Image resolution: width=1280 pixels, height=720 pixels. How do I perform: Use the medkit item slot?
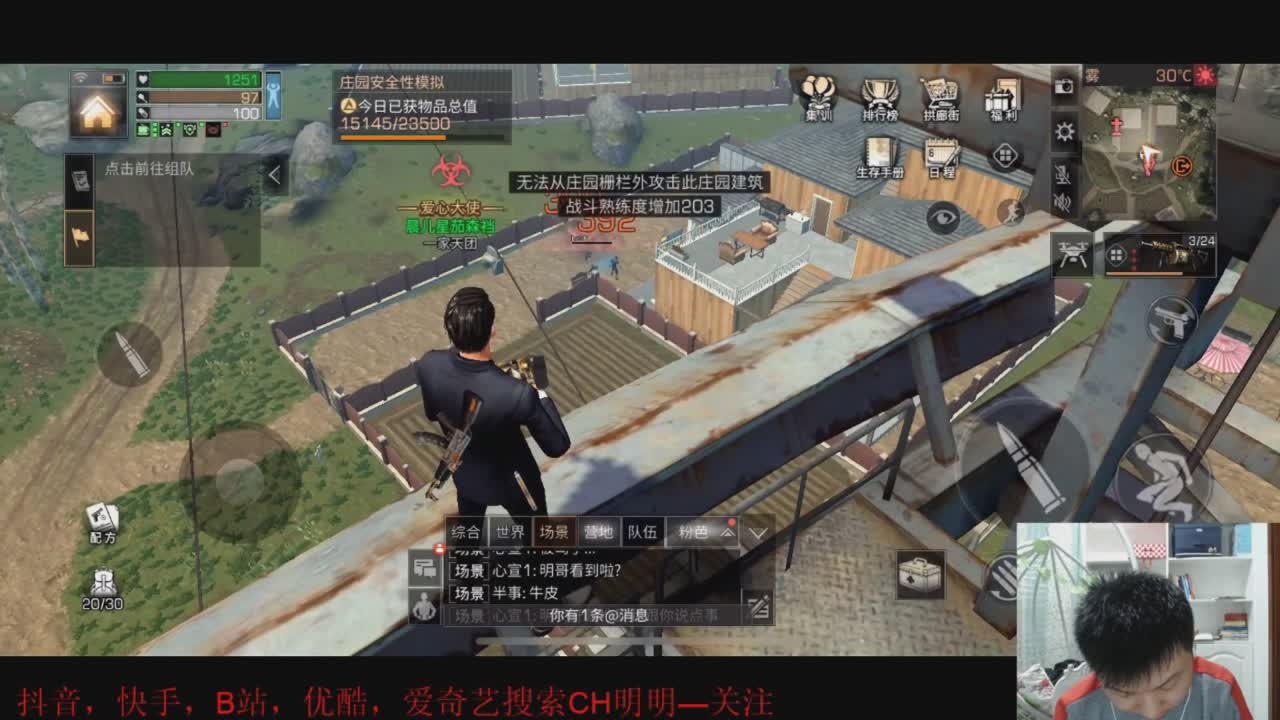[x=920, y=575]
